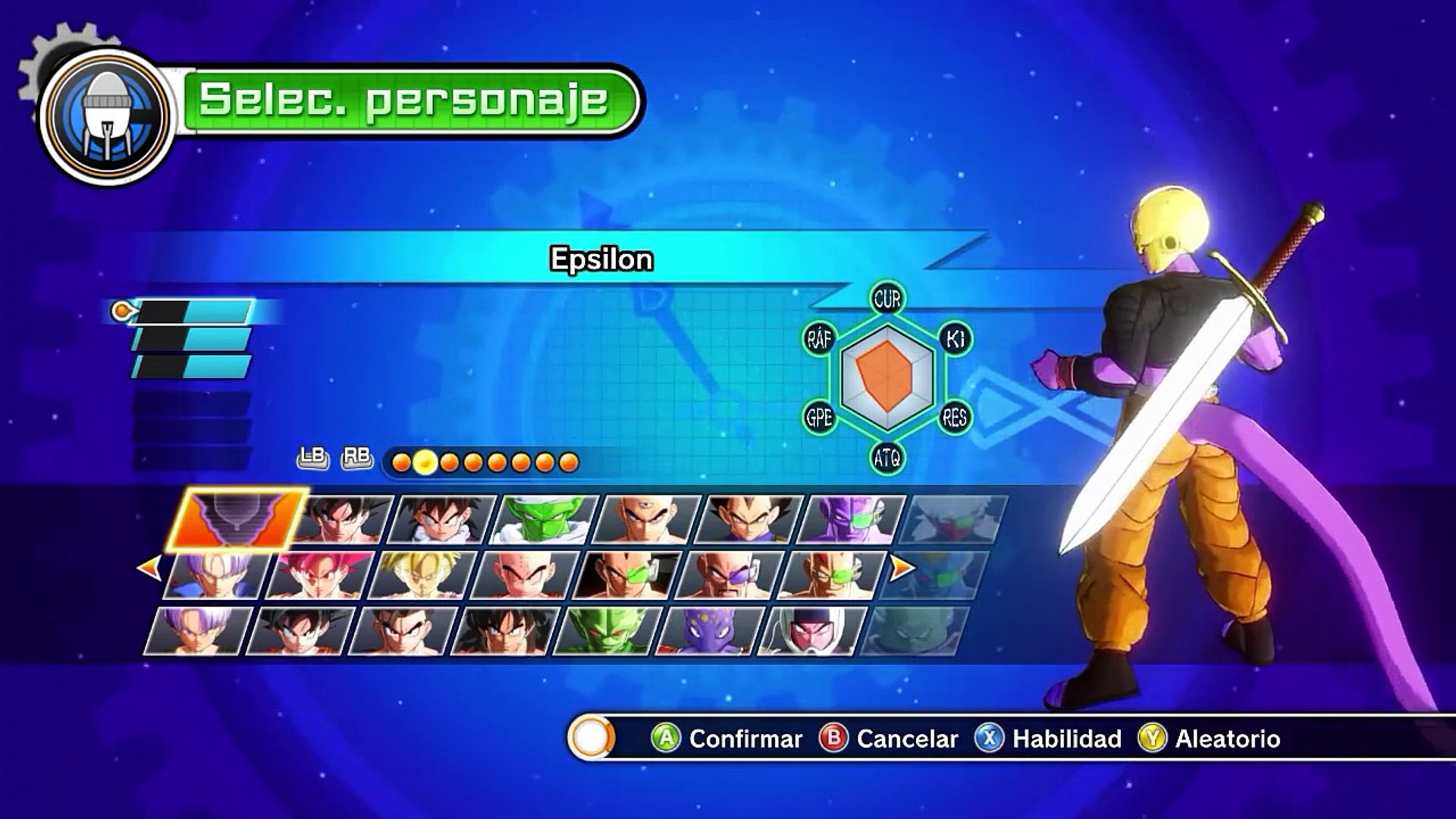Select the preset bar with orange marker
The image size is (1456, 819).
tap(191, 311)
